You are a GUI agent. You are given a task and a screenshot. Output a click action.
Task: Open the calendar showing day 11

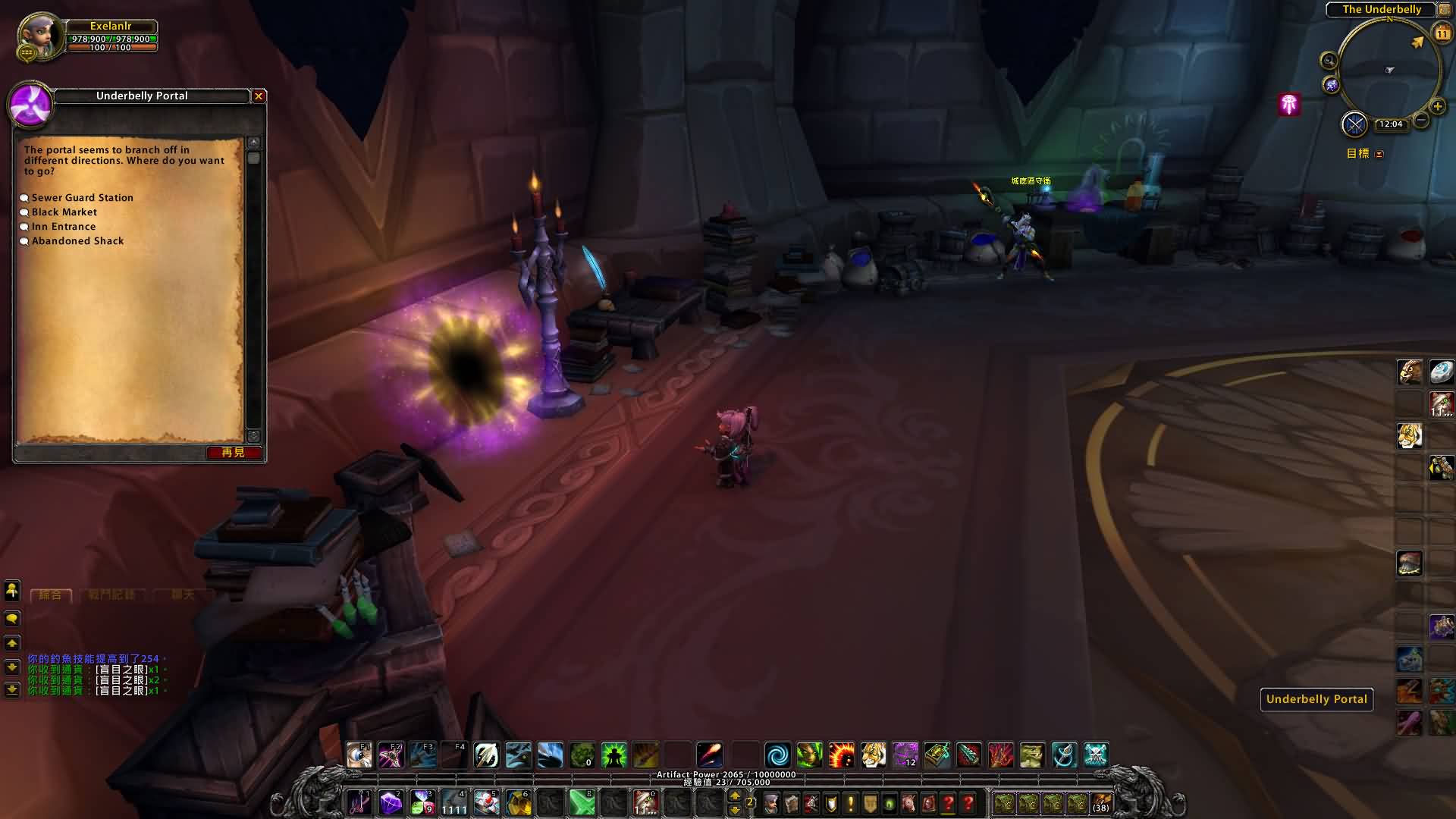(x=1442, y=33)
